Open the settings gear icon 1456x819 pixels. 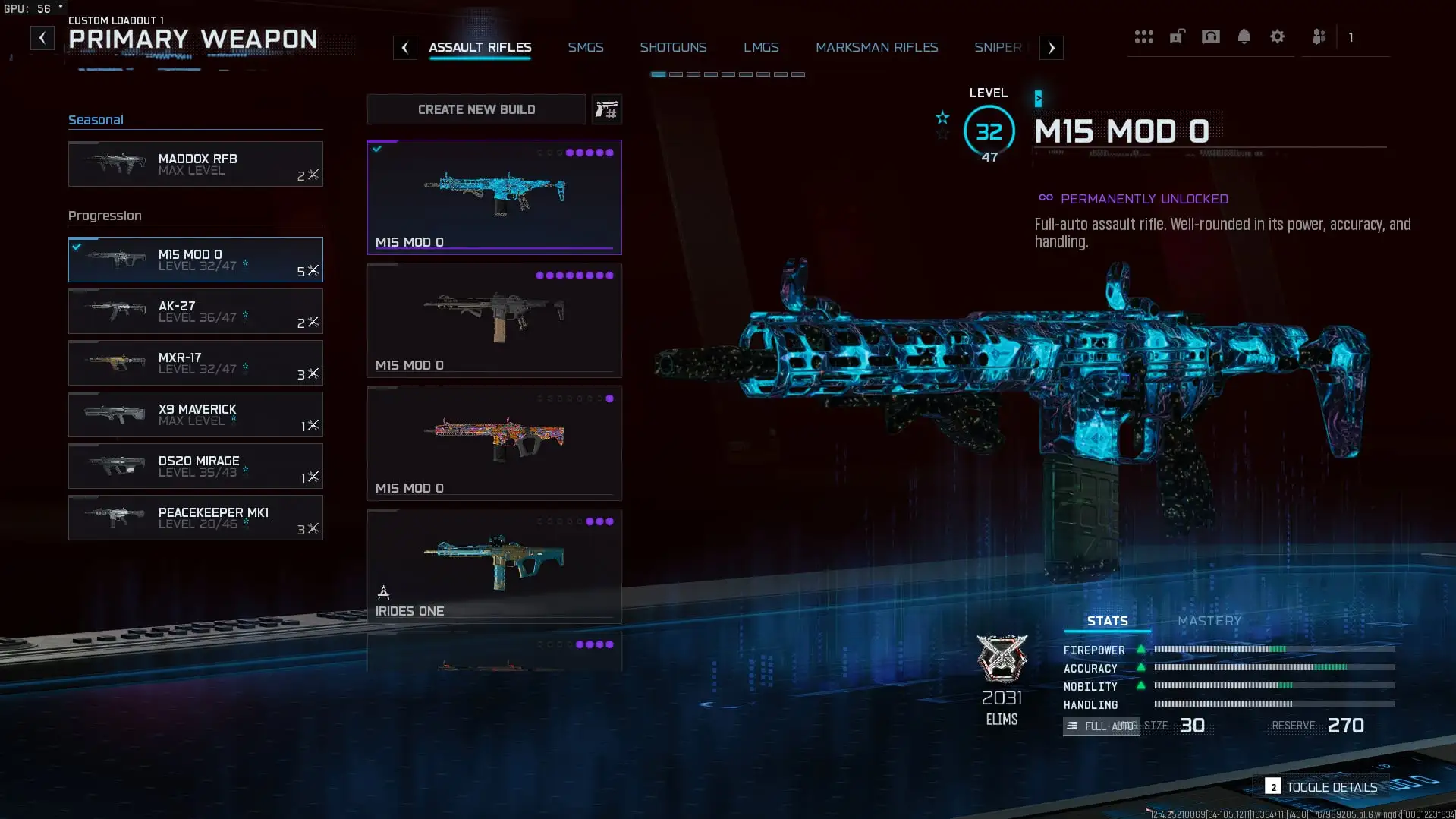(1278, 36)
